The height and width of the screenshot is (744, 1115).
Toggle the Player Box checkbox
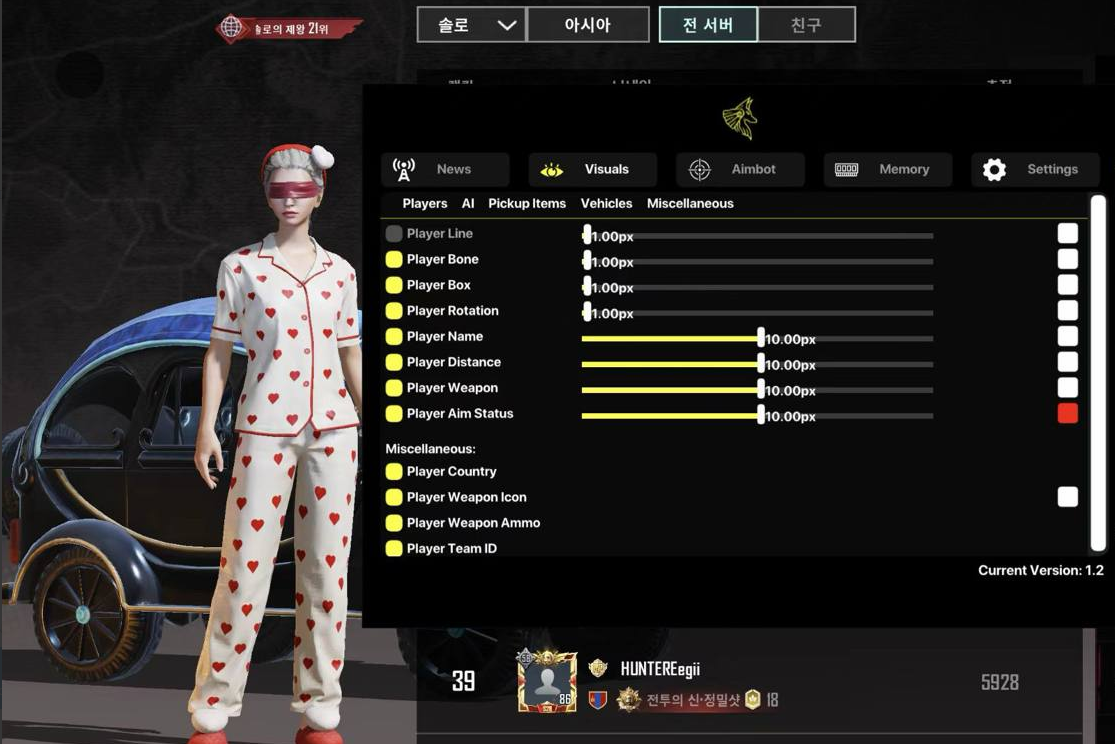394,285
